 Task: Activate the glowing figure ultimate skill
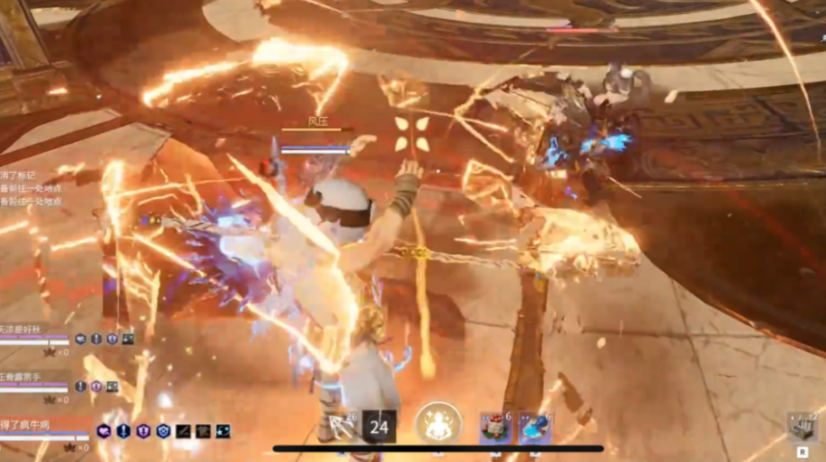(438, 424)
